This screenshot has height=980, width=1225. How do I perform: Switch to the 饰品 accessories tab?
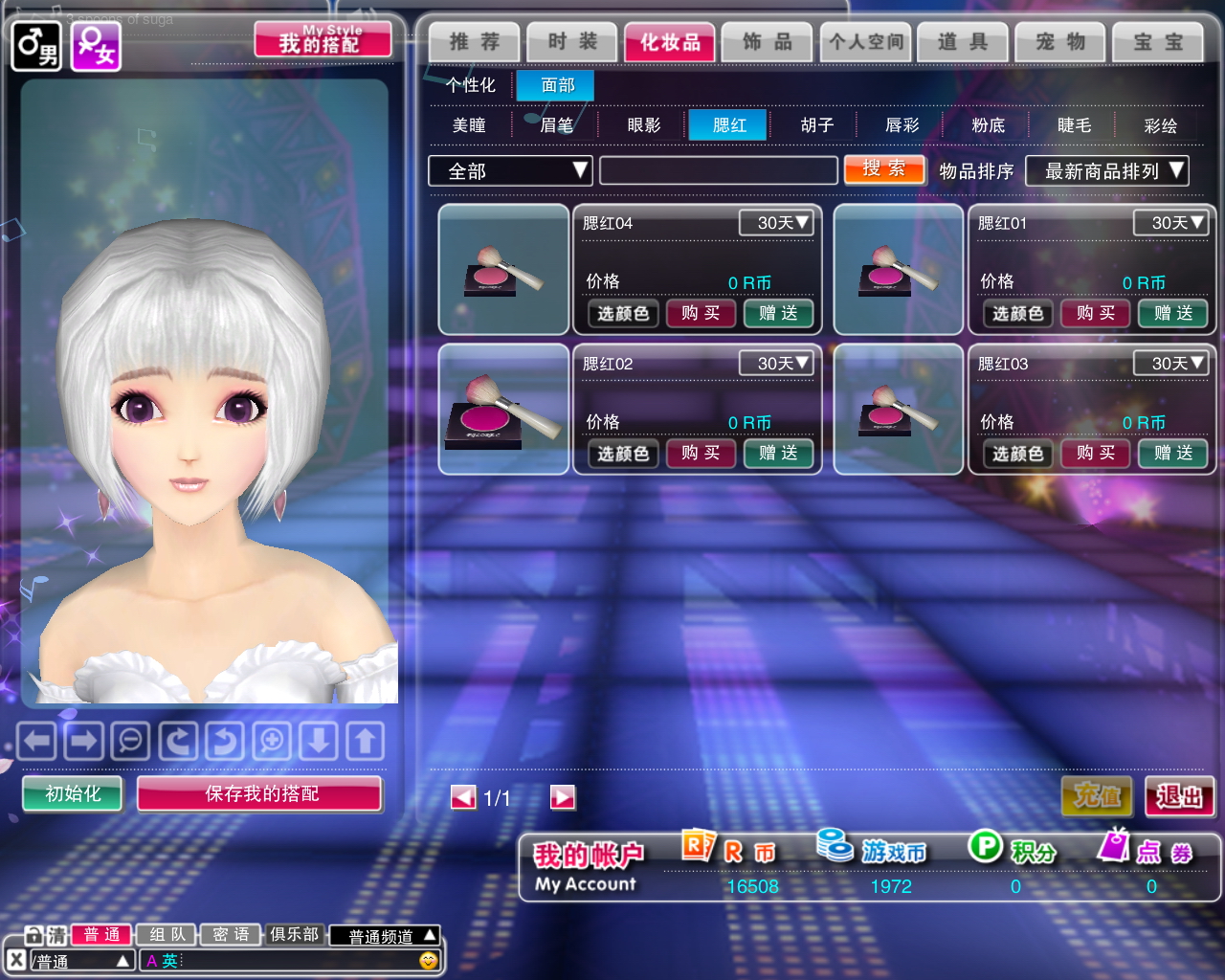coord(768,42)
